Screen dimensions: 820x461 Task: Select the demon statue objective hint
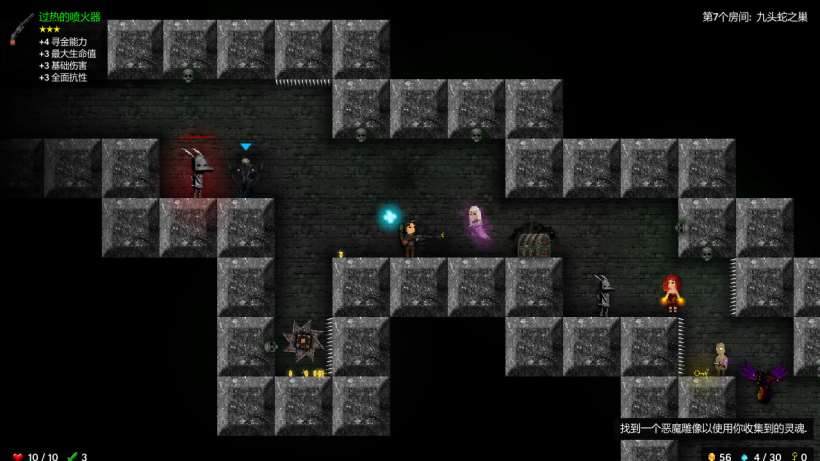click(x=713, y=428)
